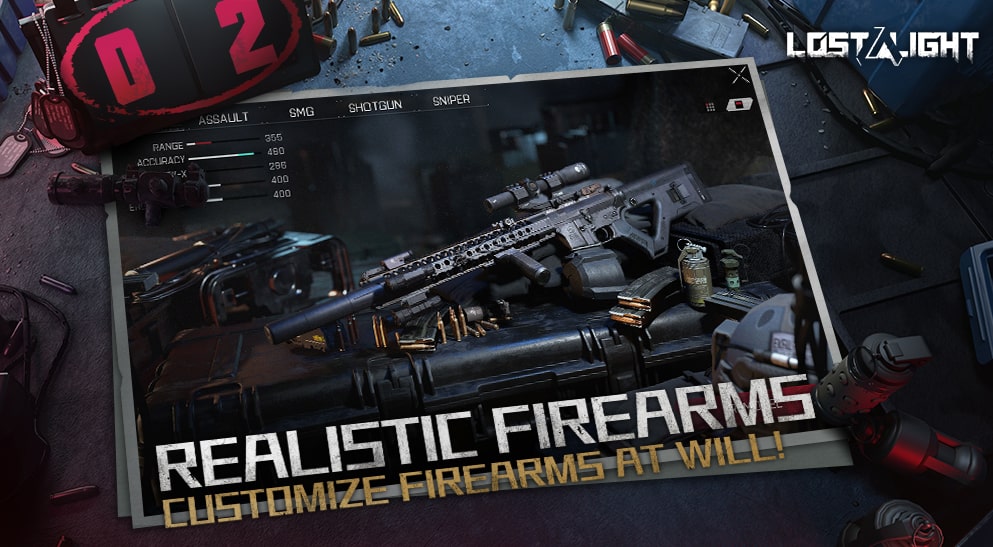
Task: Click the small dotted grid view icon
Action: [710, 105]
